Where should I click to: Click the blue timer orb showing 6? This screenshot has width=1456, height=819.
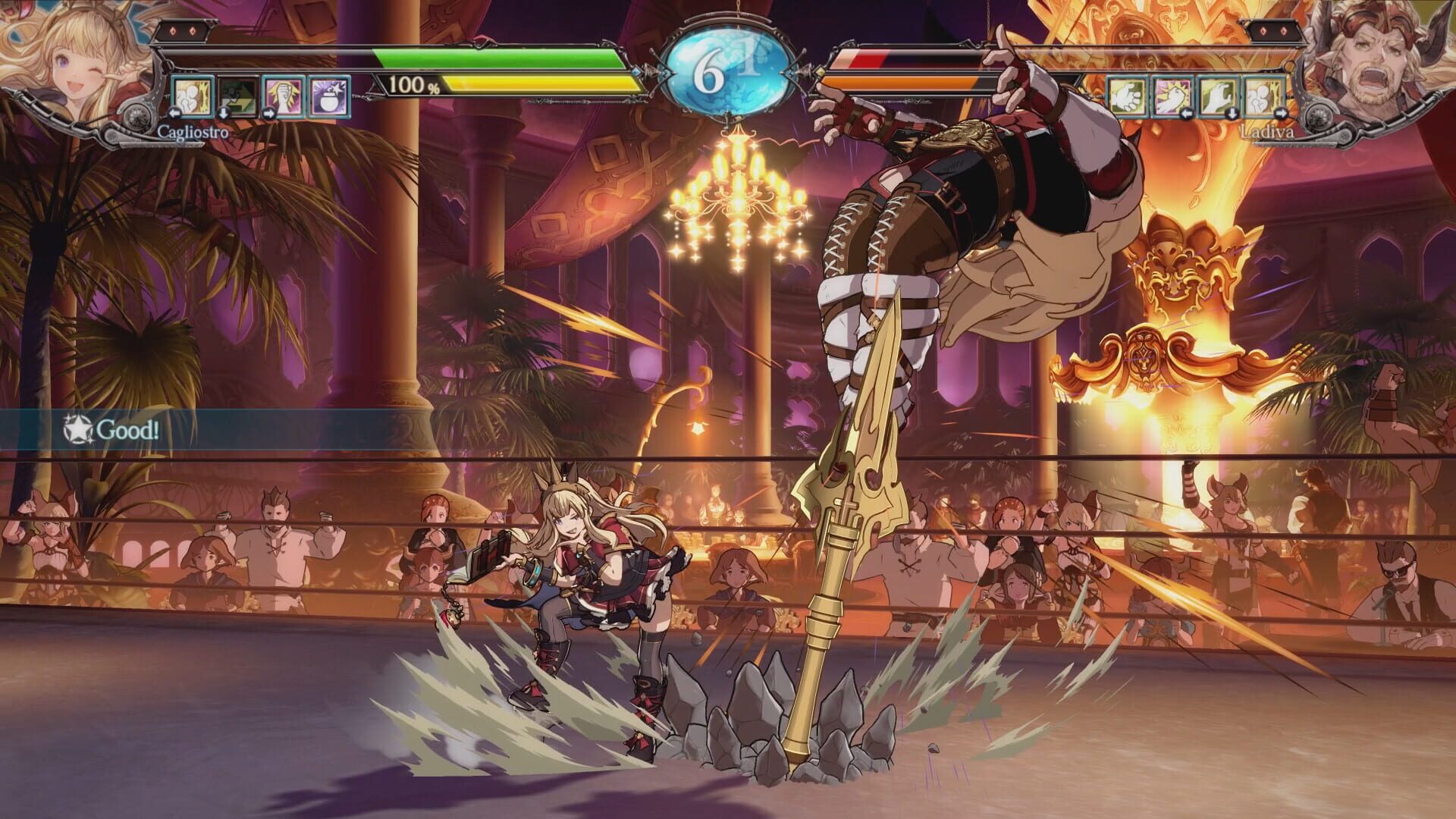[728, 68]
